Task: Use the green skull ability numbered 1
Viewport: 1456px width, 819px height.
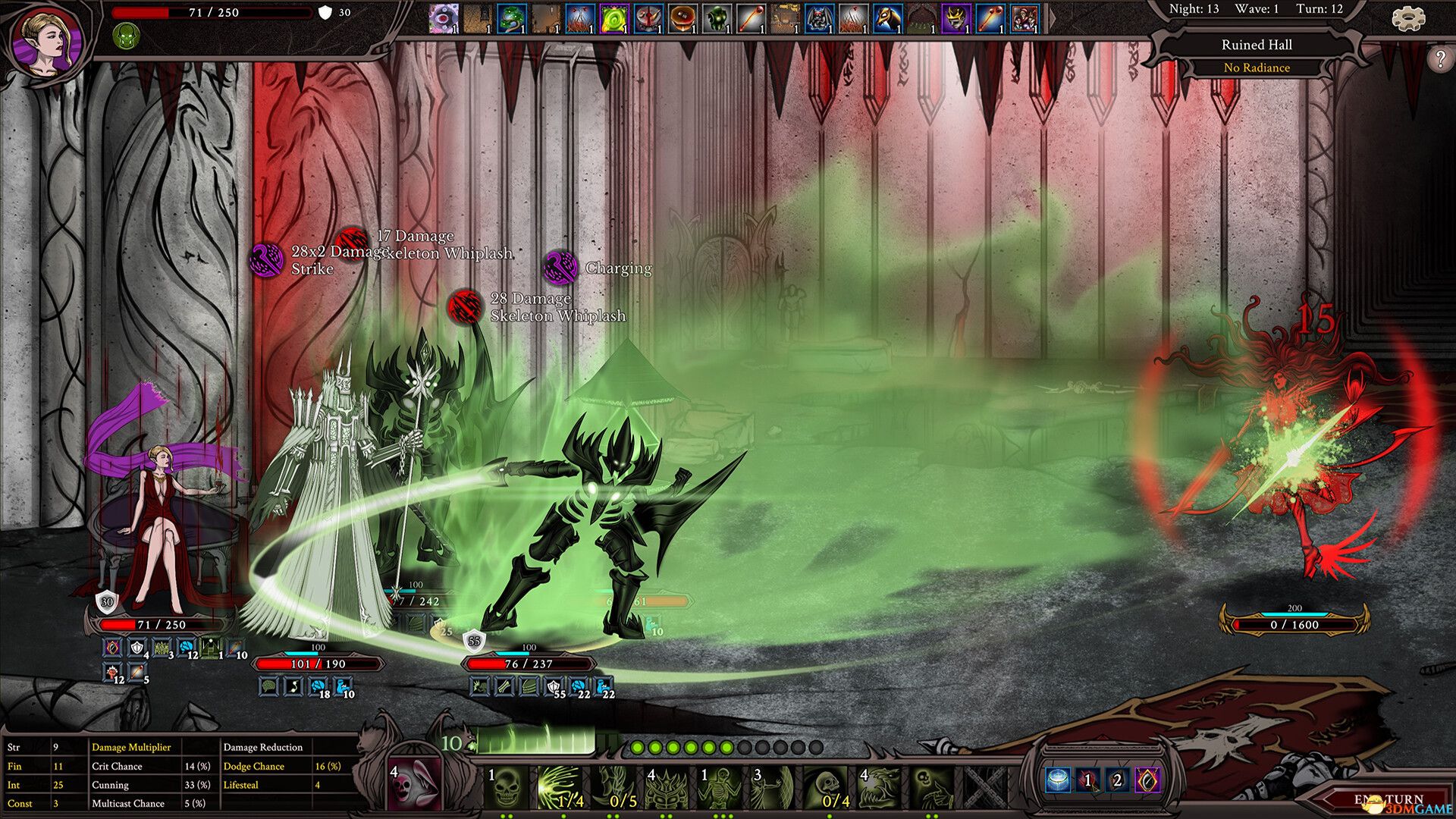Action: point(507,787)
